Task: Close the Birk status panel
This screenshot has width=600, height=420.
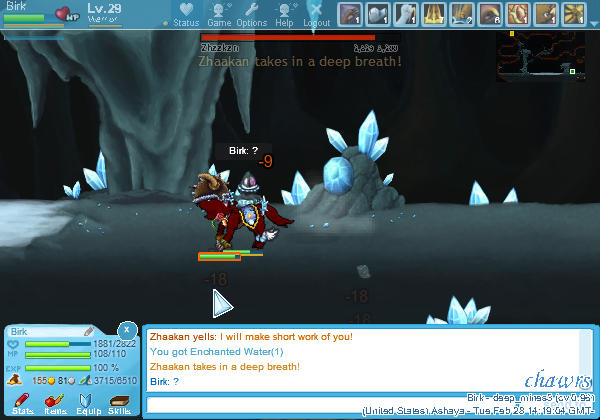Action: point(126,330)
